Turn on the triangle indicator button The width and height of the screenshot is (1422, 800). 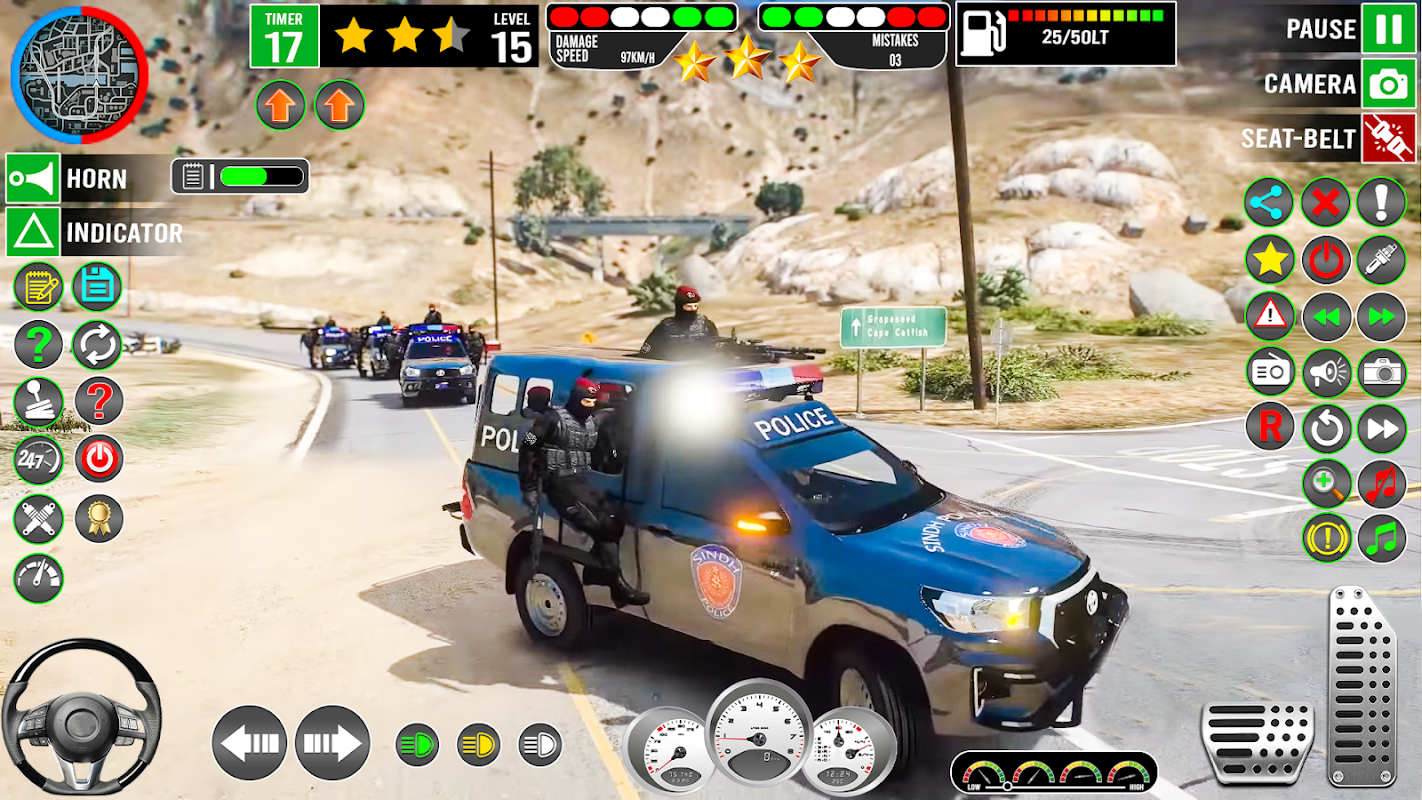tap(33, 233)
